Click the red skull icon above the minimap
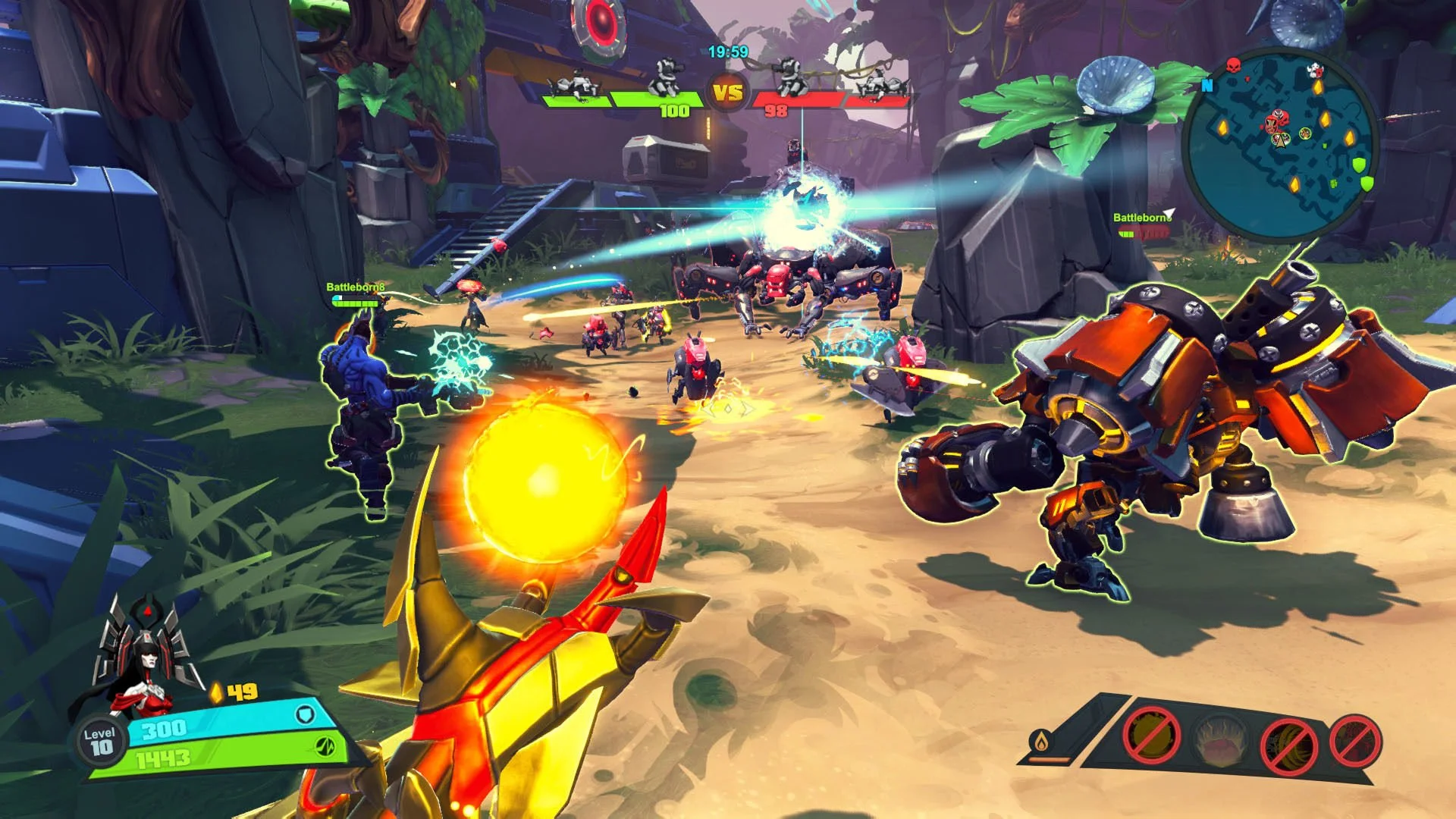The height and width of the screenshot is (819, 1456). point(1234,65)
